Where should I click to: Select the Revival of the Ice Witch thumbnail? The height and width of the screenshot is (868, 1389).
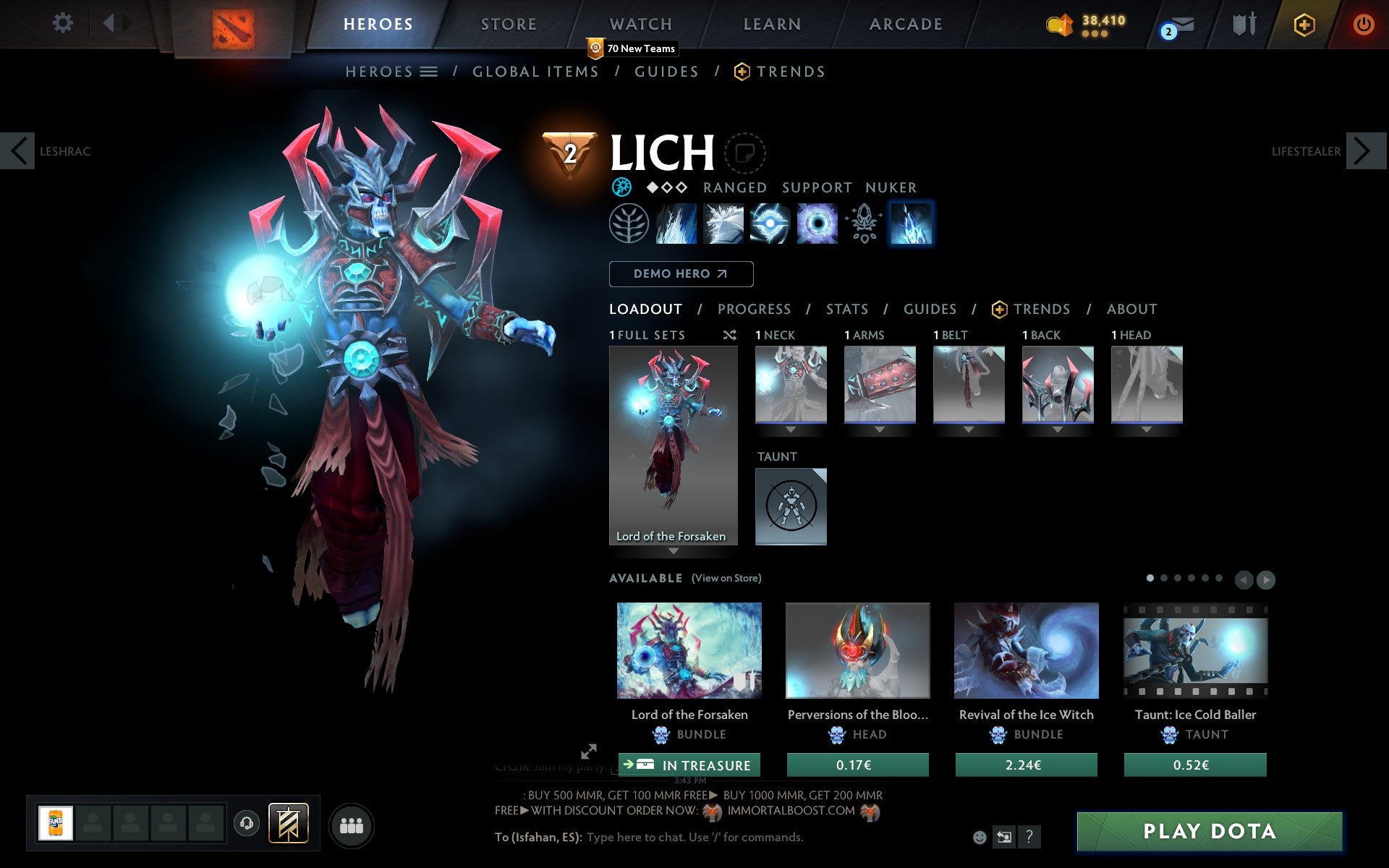point(1026,650)
